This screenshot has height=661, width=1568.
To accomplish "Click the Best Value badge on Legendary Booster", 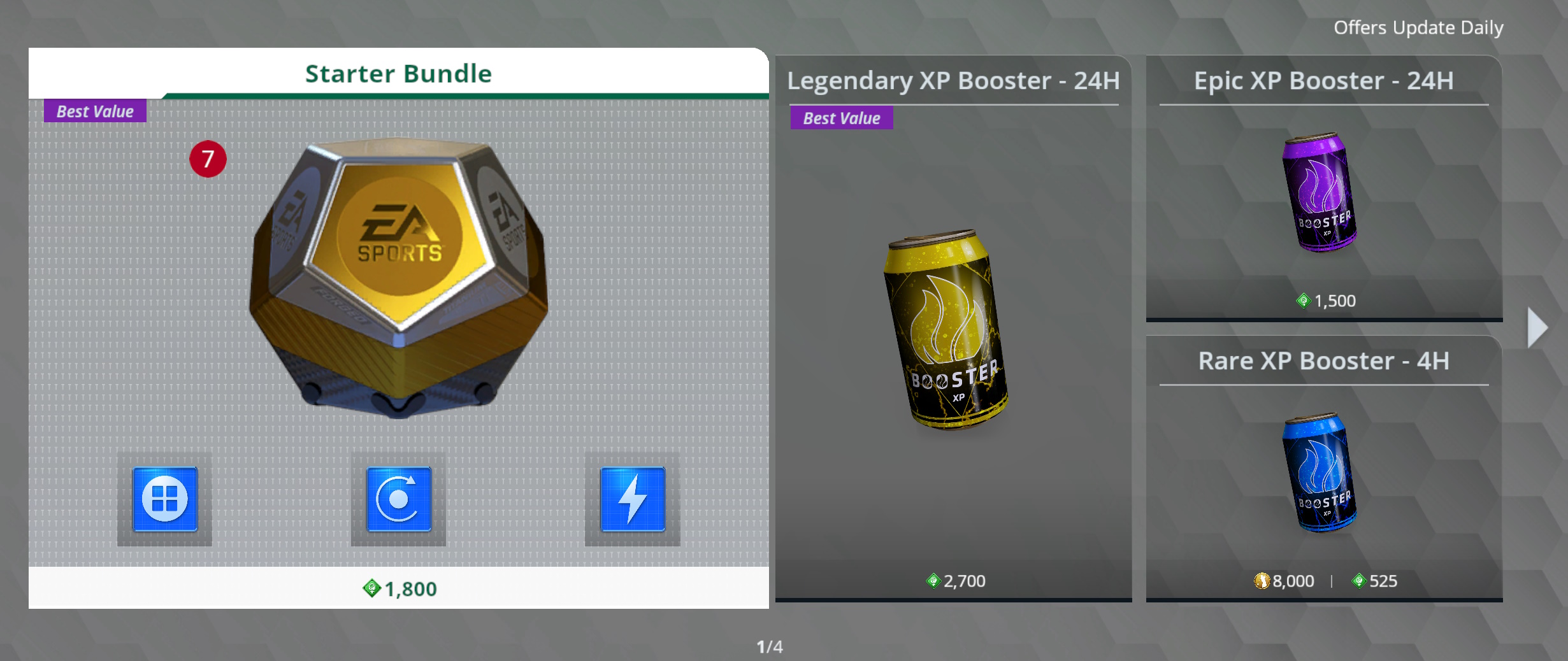I will [x=840, y=118].
